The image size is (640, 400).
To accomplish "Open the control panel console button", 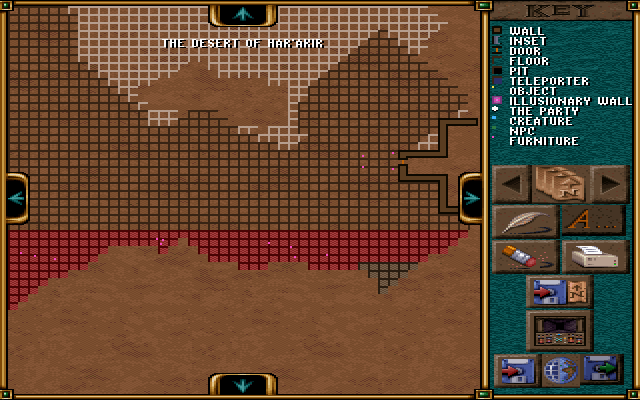I will click(559, 330).
